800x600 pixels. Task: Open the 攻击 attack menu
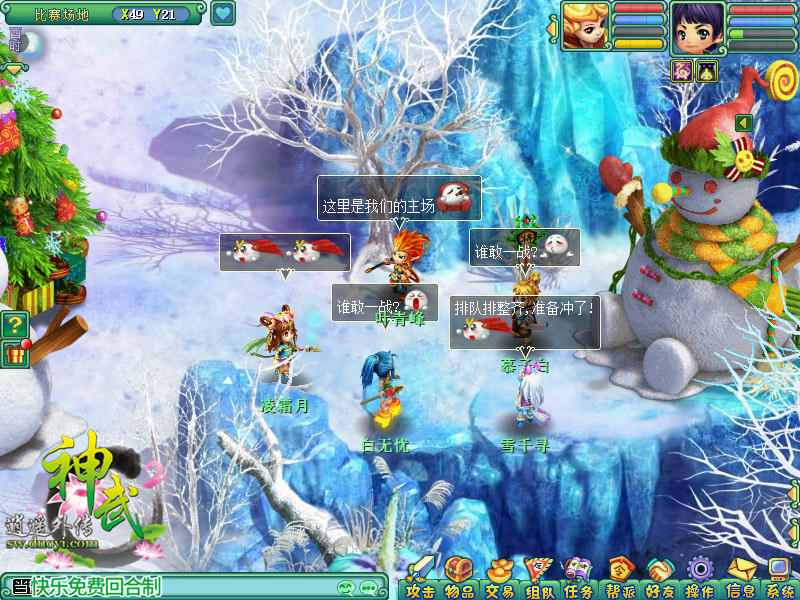coord(420,578)
